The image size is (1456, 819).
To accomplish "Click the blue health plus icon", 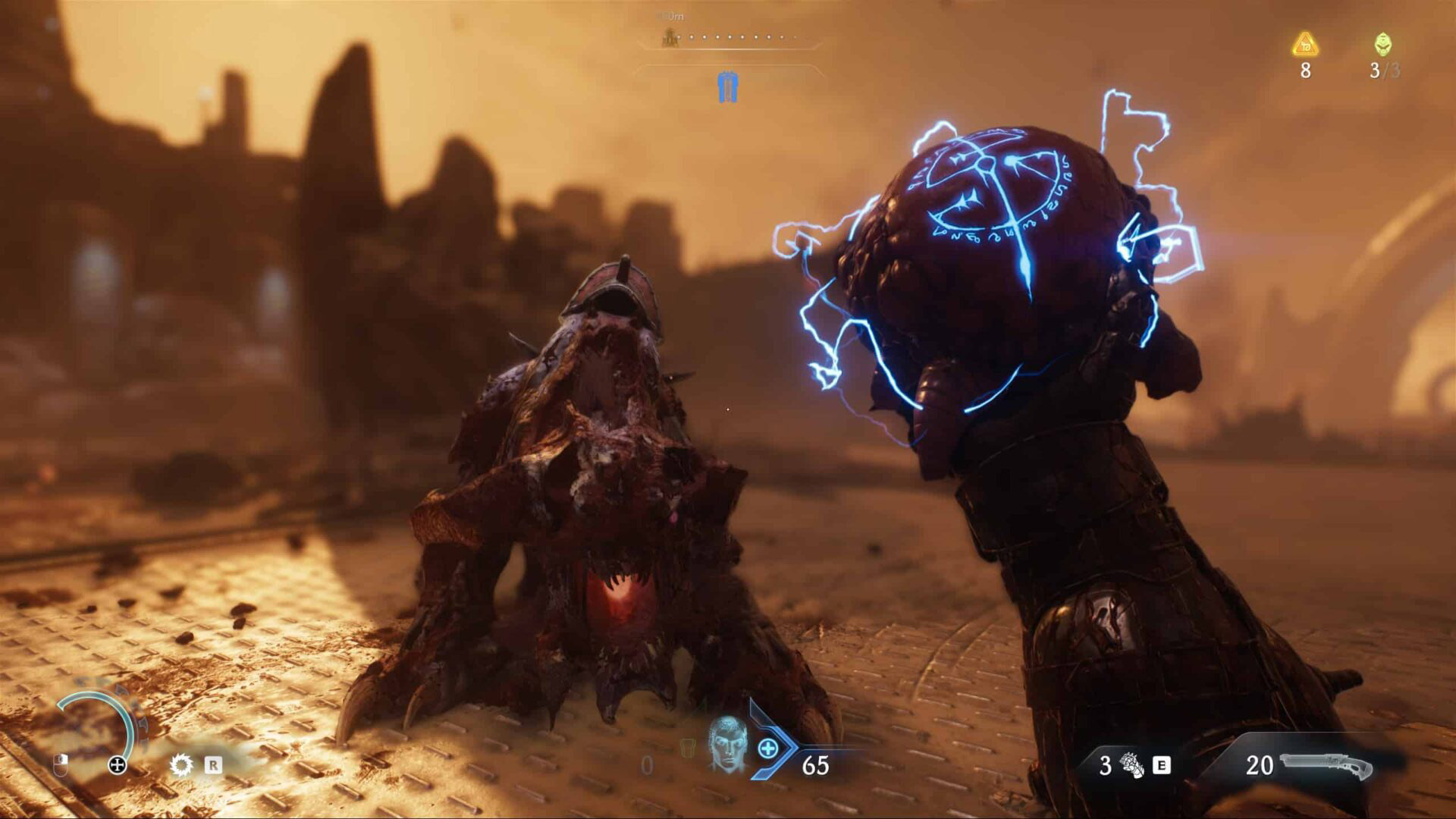I will 767,749.
